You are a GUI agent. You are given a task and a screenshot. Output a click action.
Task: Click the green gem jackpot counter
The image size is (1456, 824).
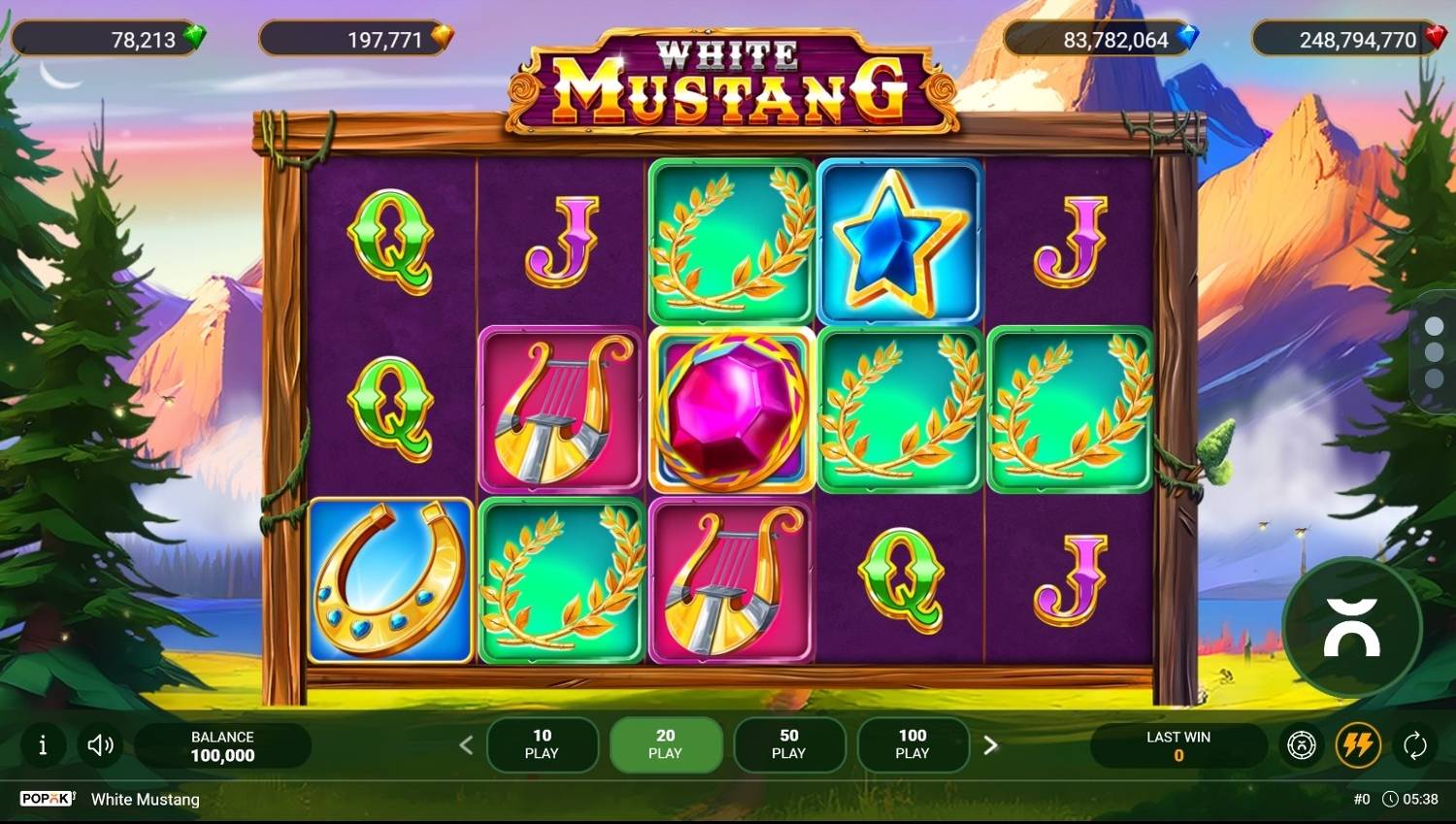click(109, 39)
